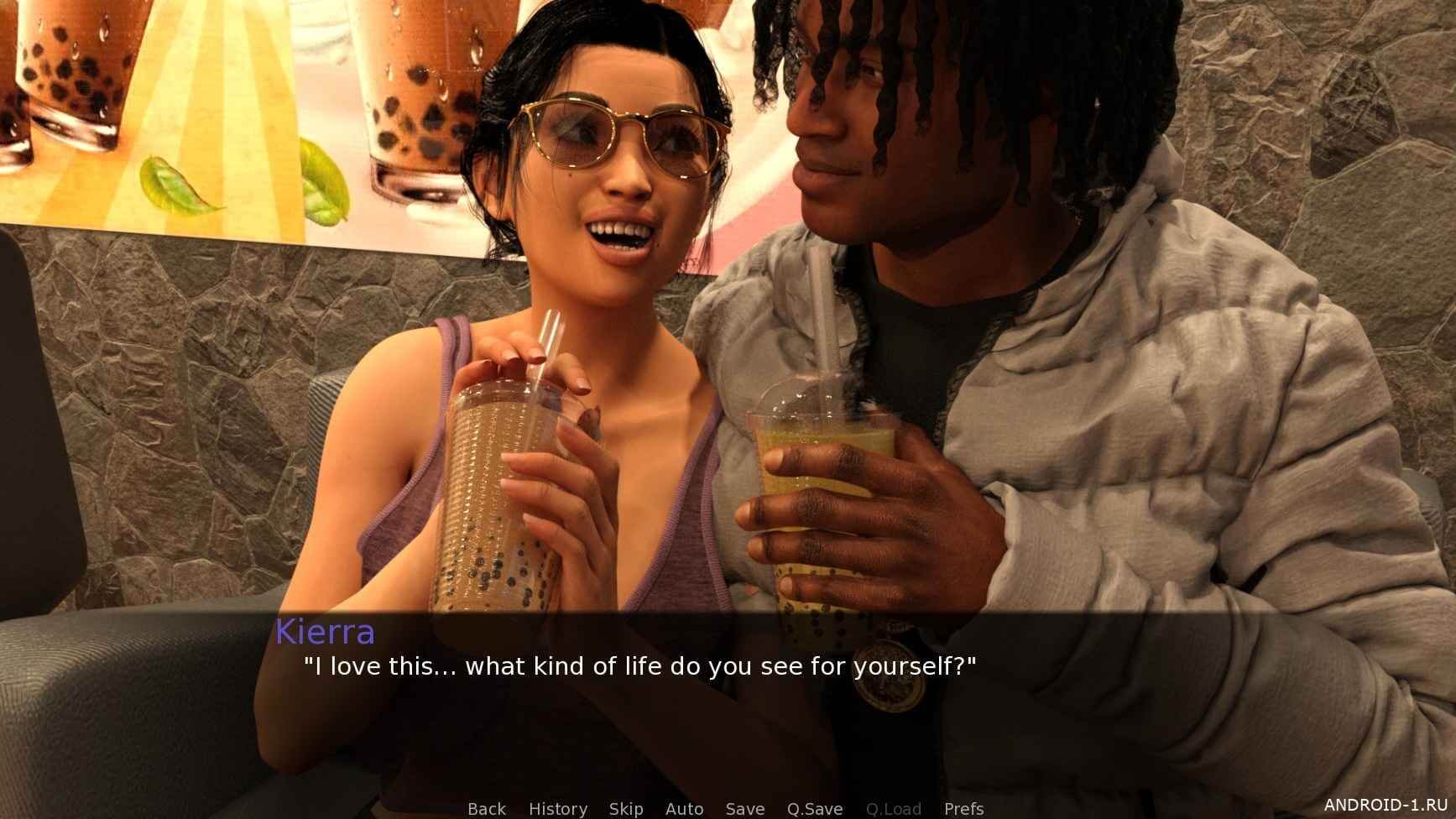Quick load with Q.Load
The width and height of the screenshot is (1456, 819).
[x=894, y=809]
